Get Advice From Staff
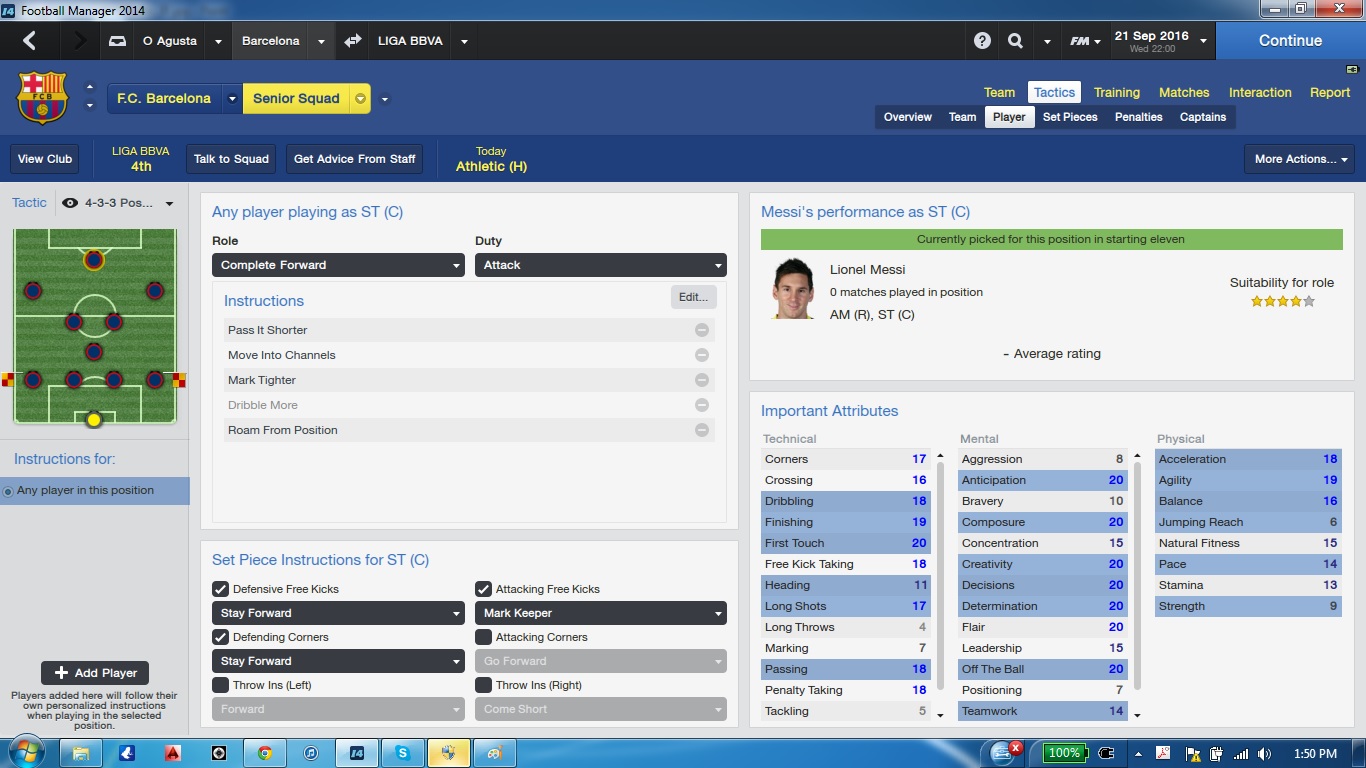Image resolution: width=1366 pixels, height=768 pixels. [x=354, y=159]
